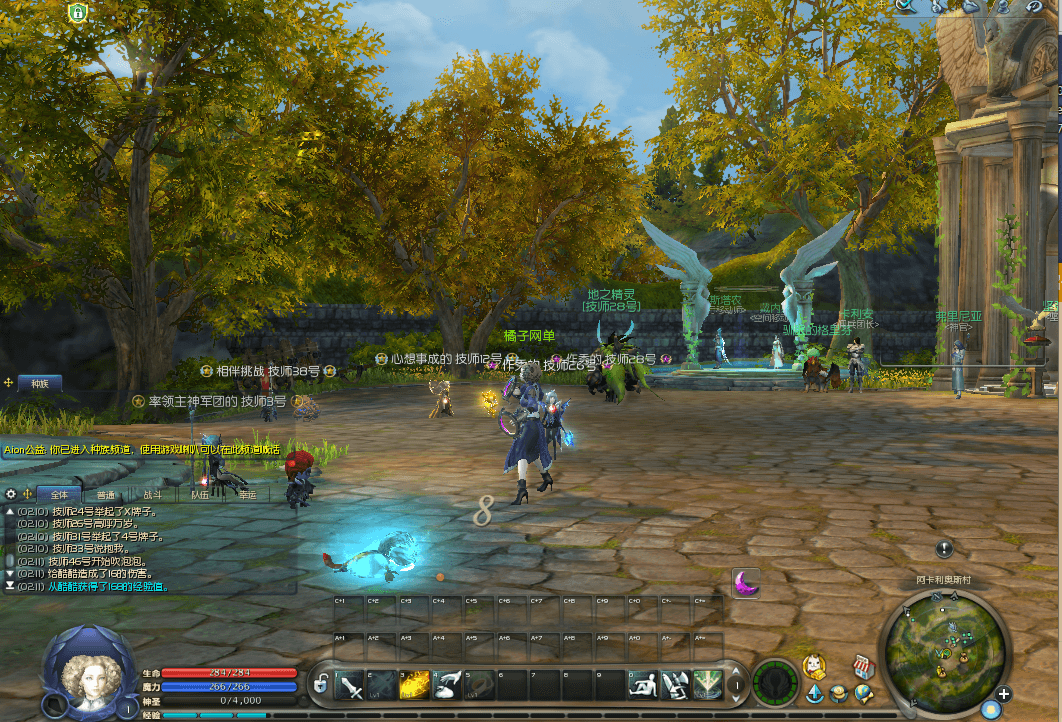Viewport: 1062px width, 722px height.
Task: Click the green shield lock icon
Action: coord(77,12)
